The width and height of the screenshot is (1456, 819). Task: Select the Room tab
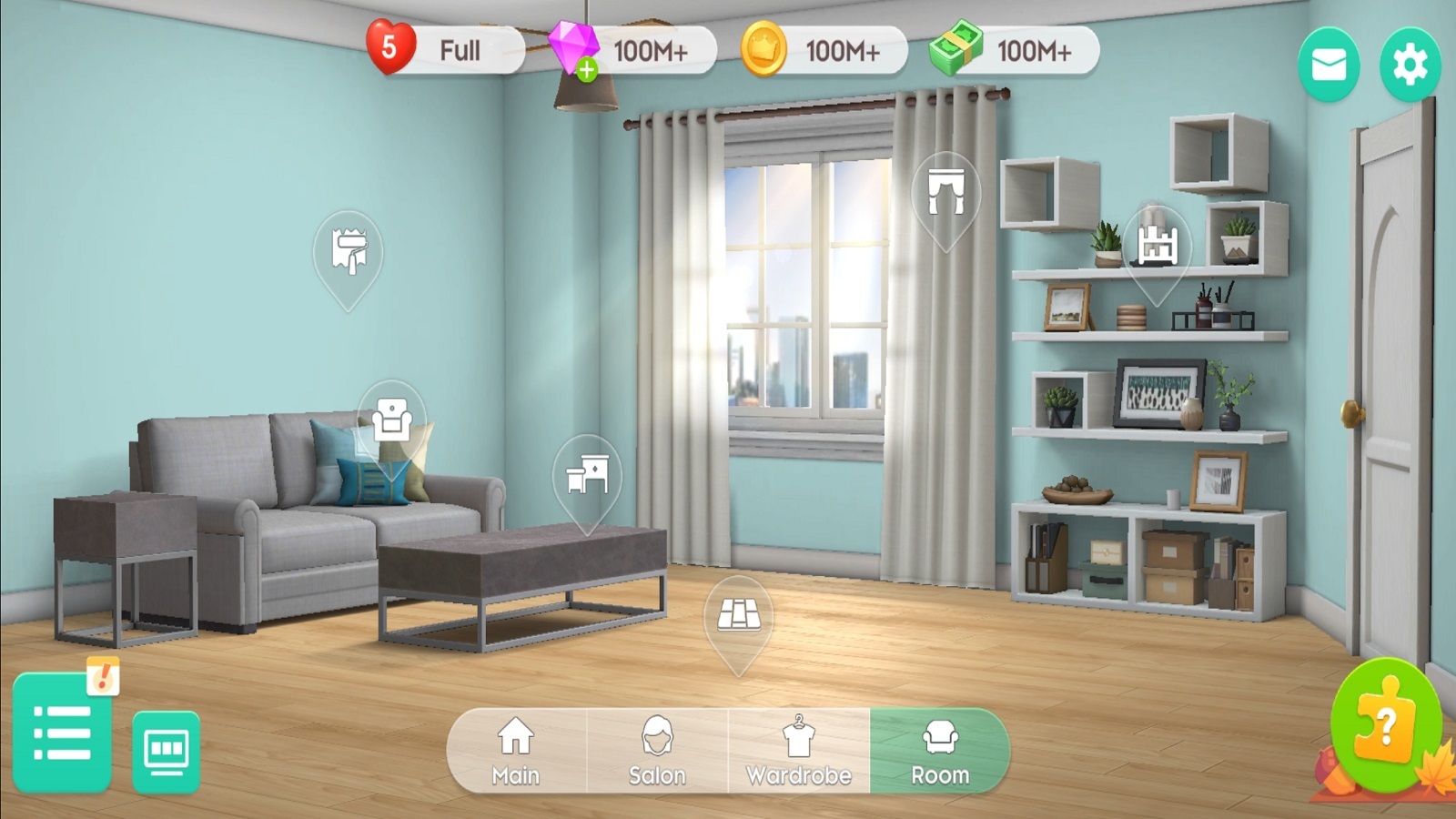pyautogui.click(x=940, y=751)
